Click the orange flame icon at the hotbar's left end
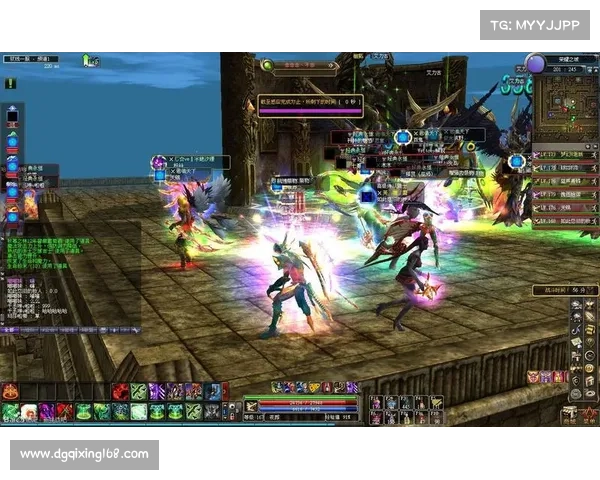This screenshot has height=480, width=600. click(10, 392)
